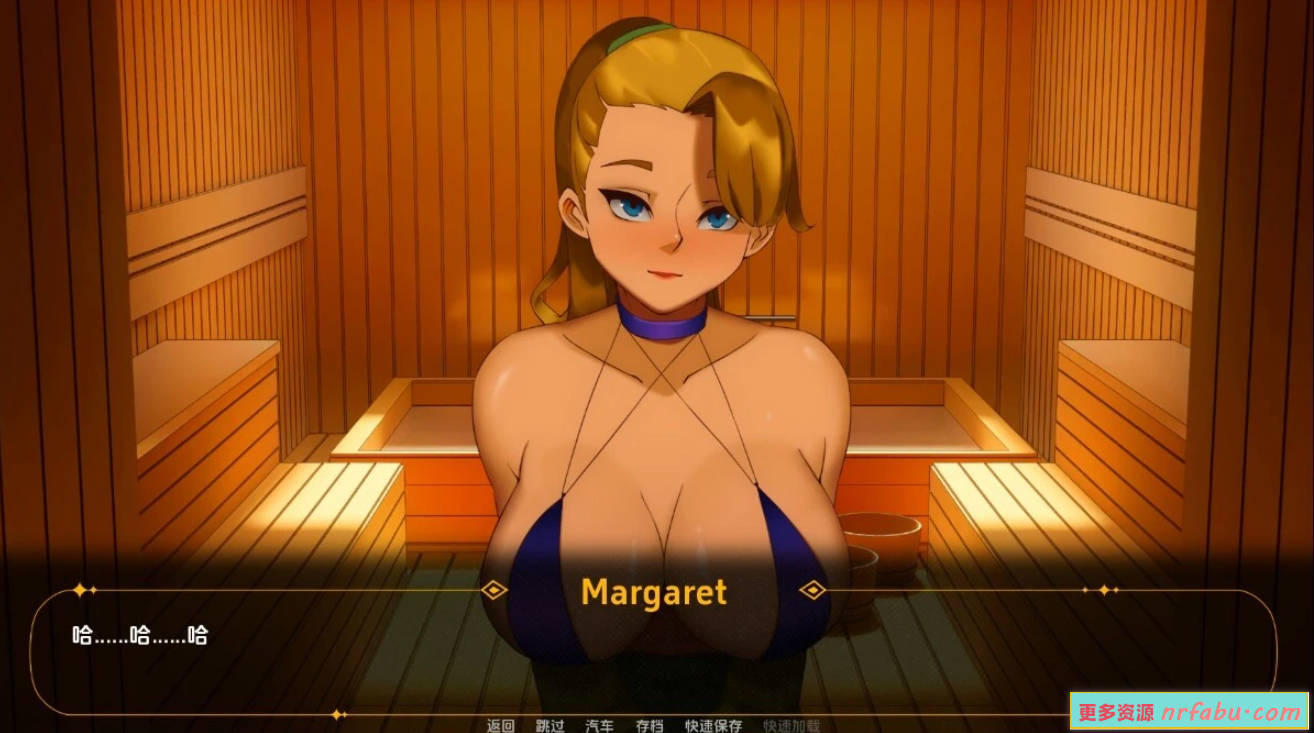This screenshot has width=1314, height=733.
Task: Select 跳过 (Skip) in the quick menu
Action: [550, 726]
